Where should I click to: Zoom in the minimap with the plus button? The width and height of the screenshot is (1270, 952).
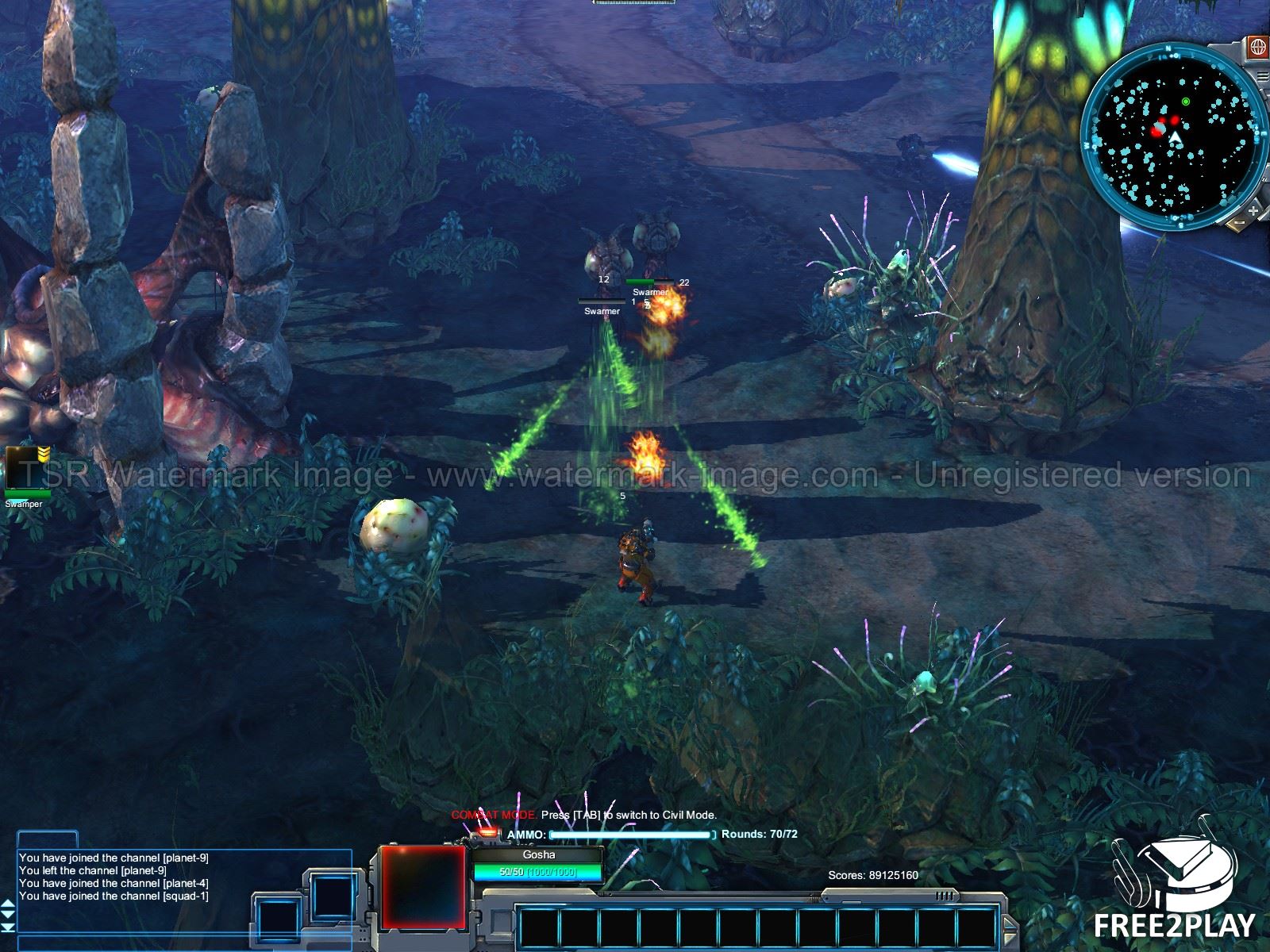(x=1253, y=211)
